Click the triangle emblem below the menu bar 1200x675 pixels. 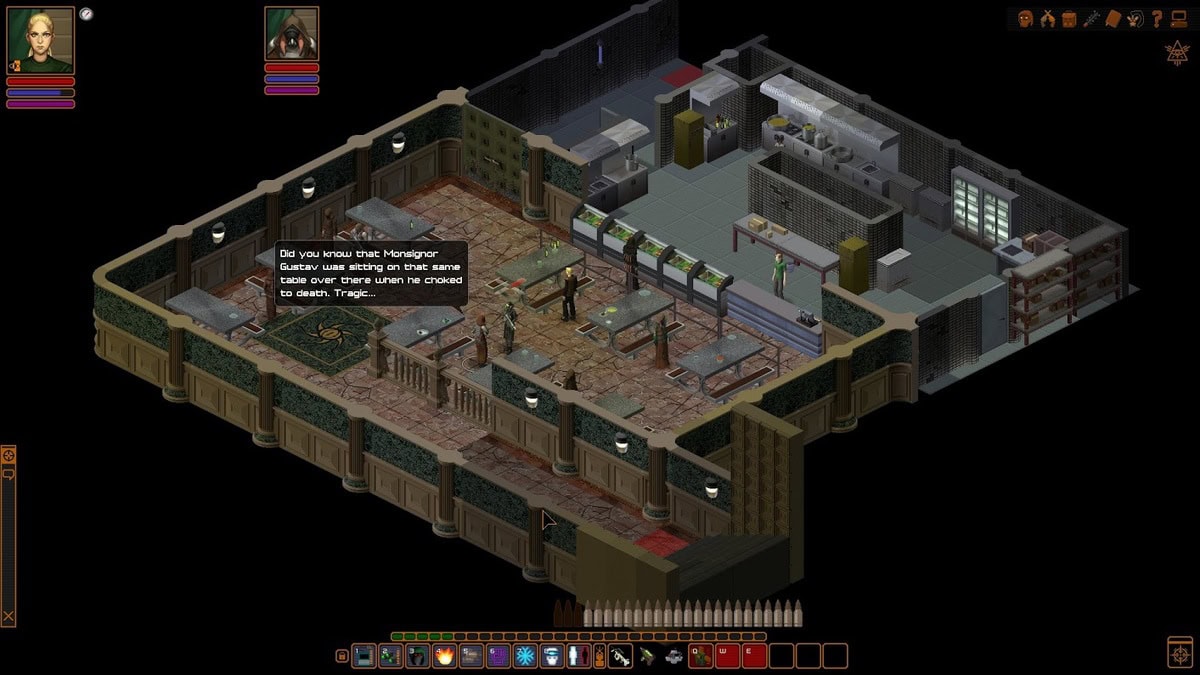(1177, 53)
